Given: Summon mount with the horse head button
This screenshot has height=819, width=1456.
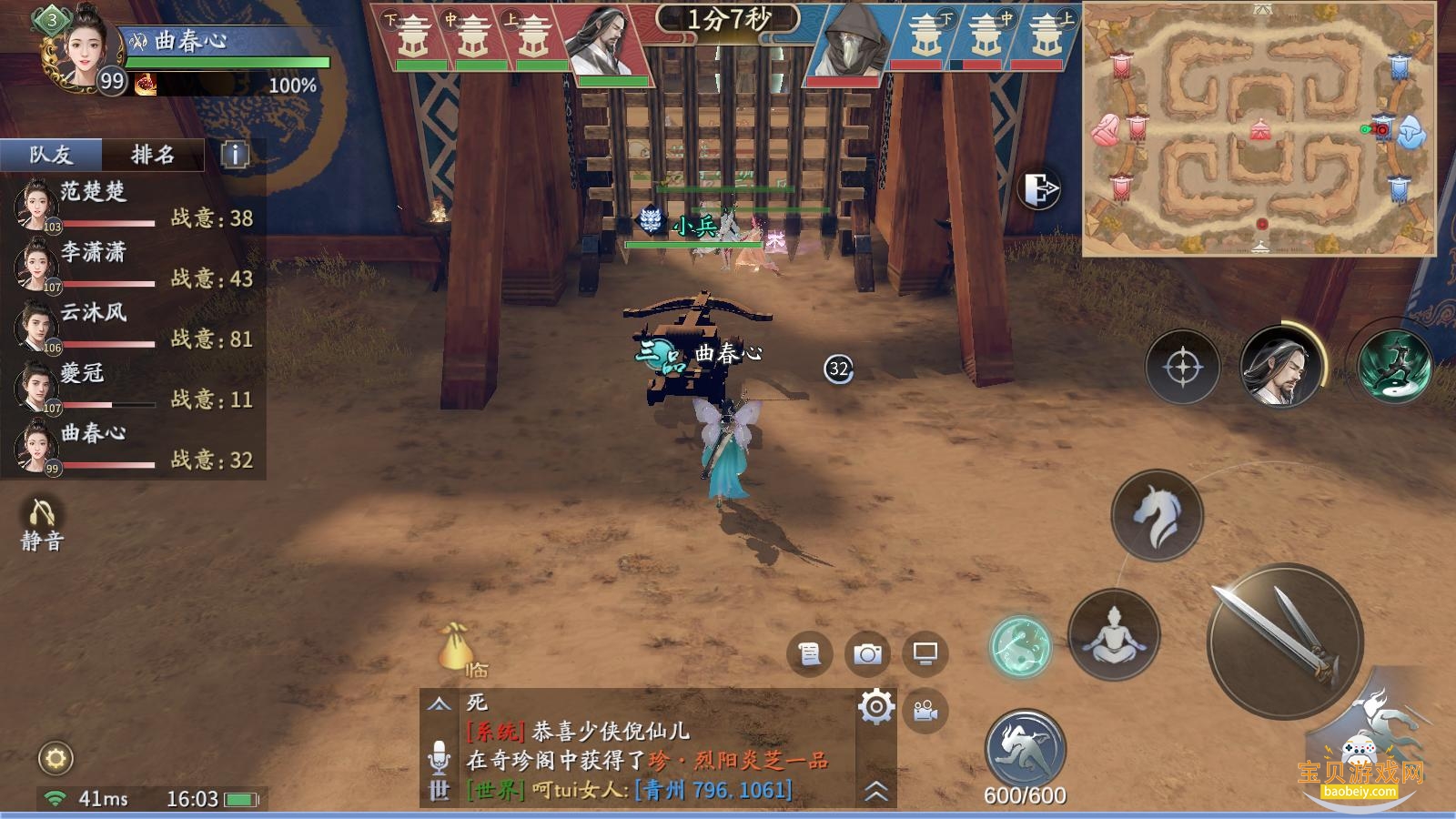Looking at the screenshot, I should (x=1157, y=515).
